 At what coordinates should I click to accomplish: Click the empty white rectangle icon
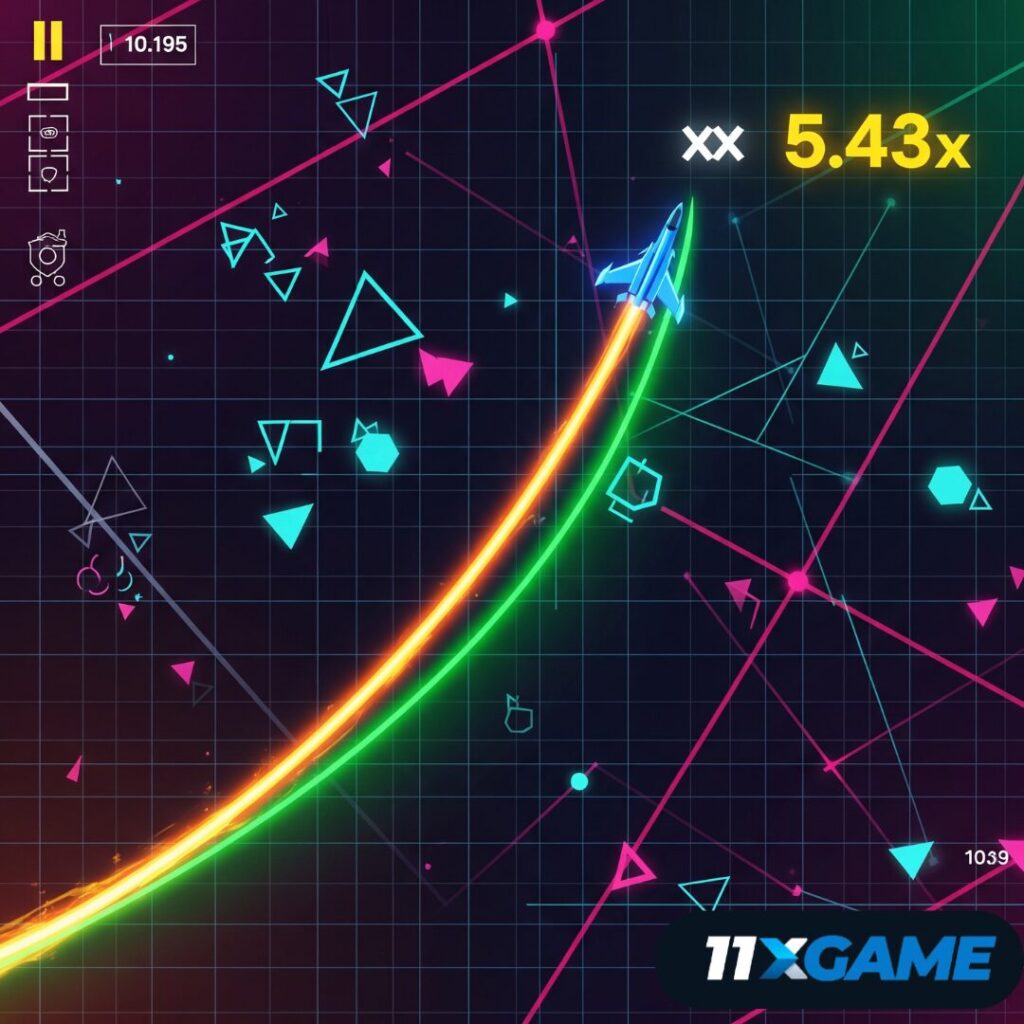47,92
